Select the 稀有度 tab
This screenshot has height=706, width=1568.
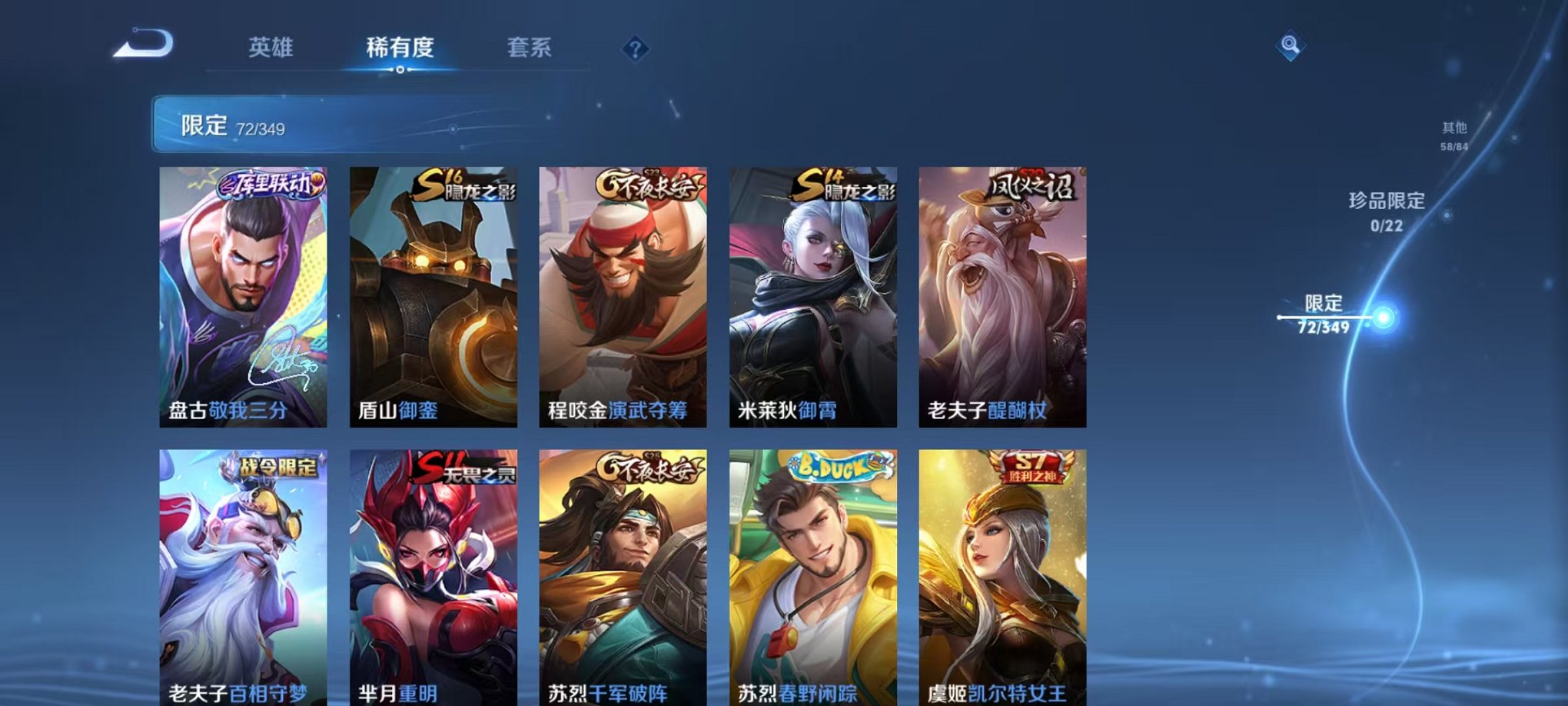tap(398, 48)
